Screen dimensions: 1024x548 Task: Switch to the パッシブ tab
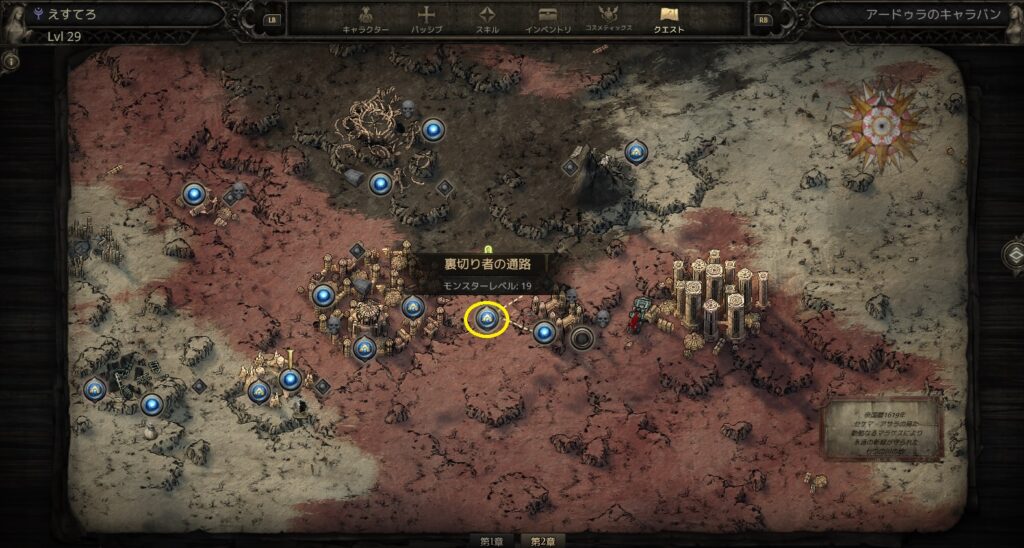tap(426, 20)
